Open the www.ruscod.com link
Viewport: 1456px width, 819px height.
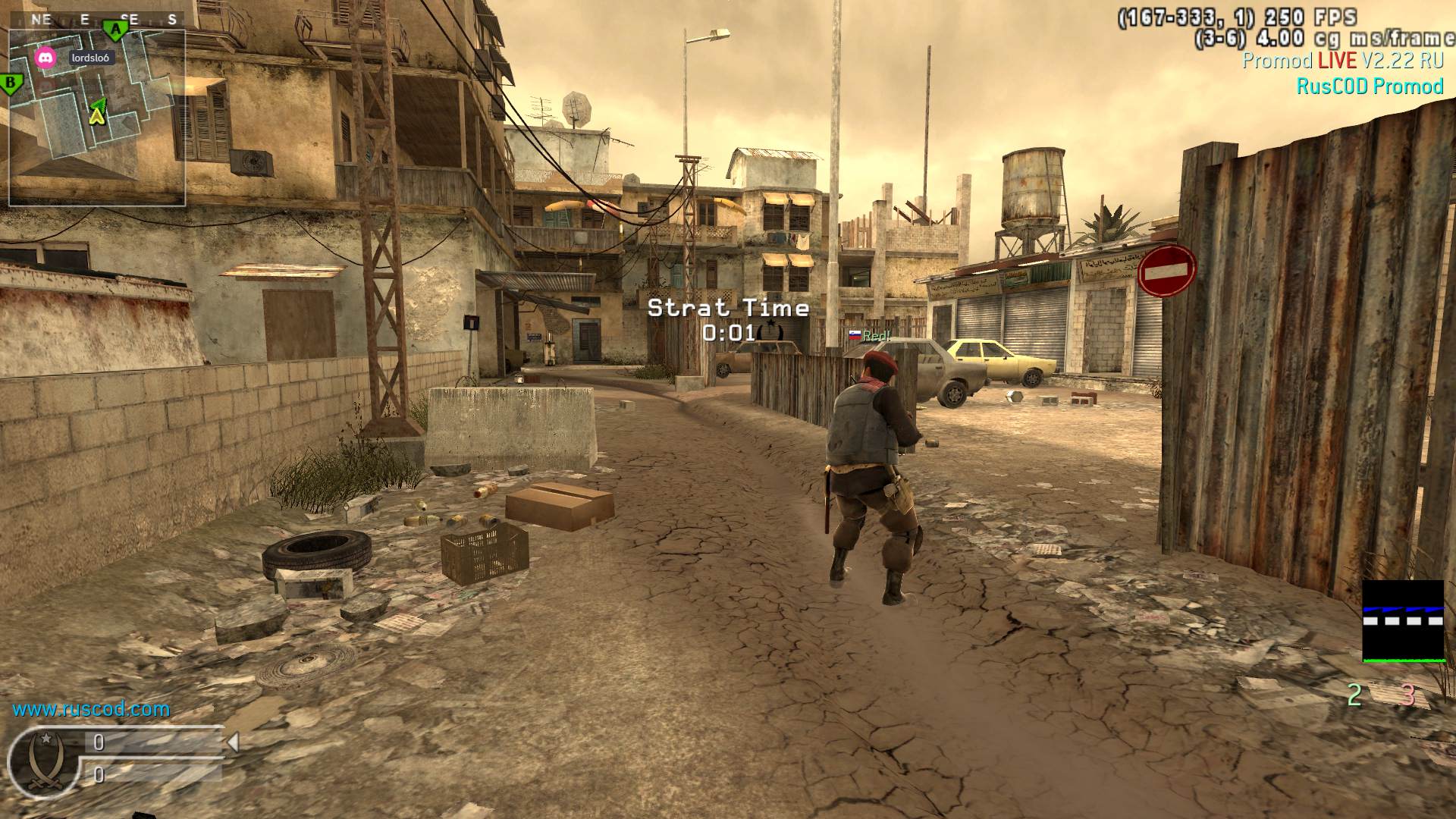[x=91, y=709]
